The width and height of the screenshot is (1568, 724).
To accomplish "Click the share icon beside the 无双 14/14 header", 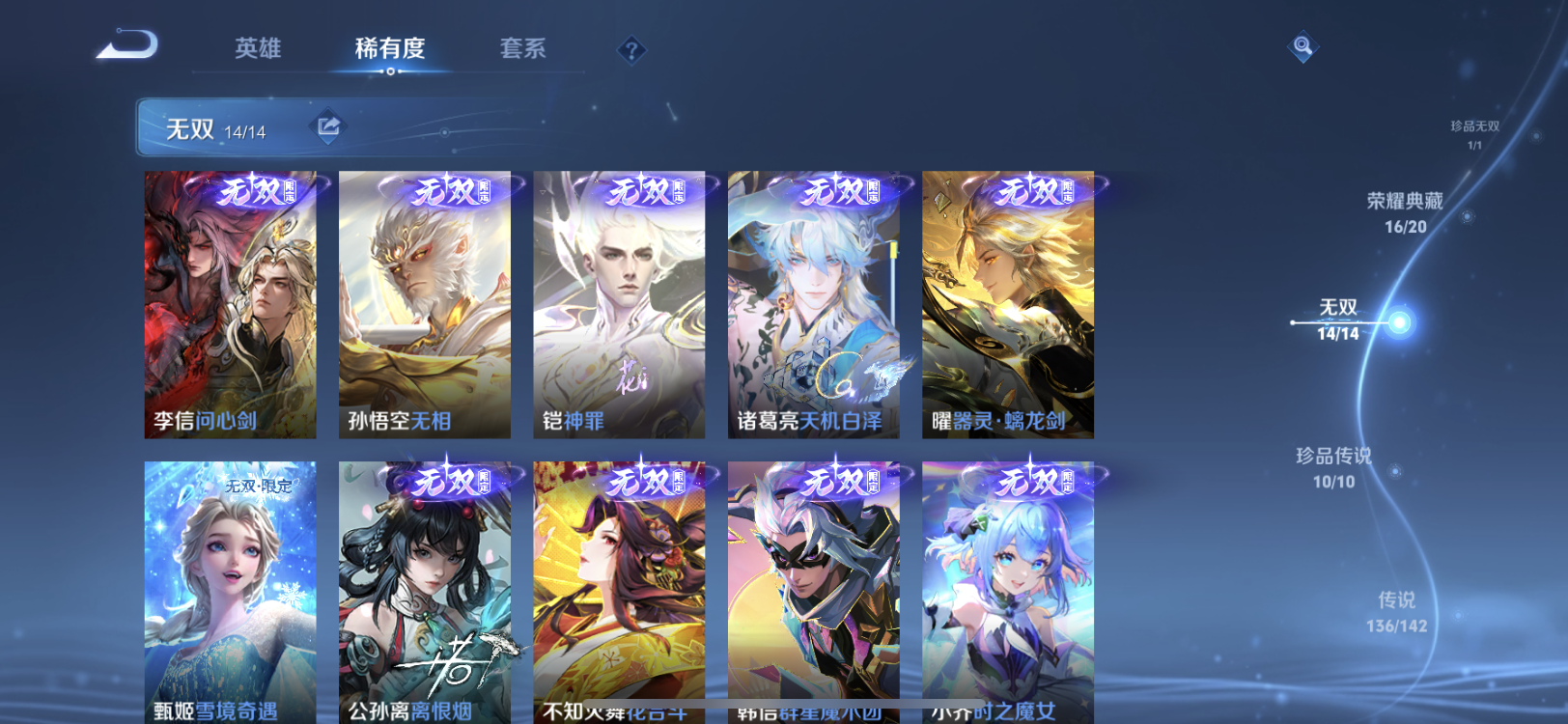I will click(328, 125).
